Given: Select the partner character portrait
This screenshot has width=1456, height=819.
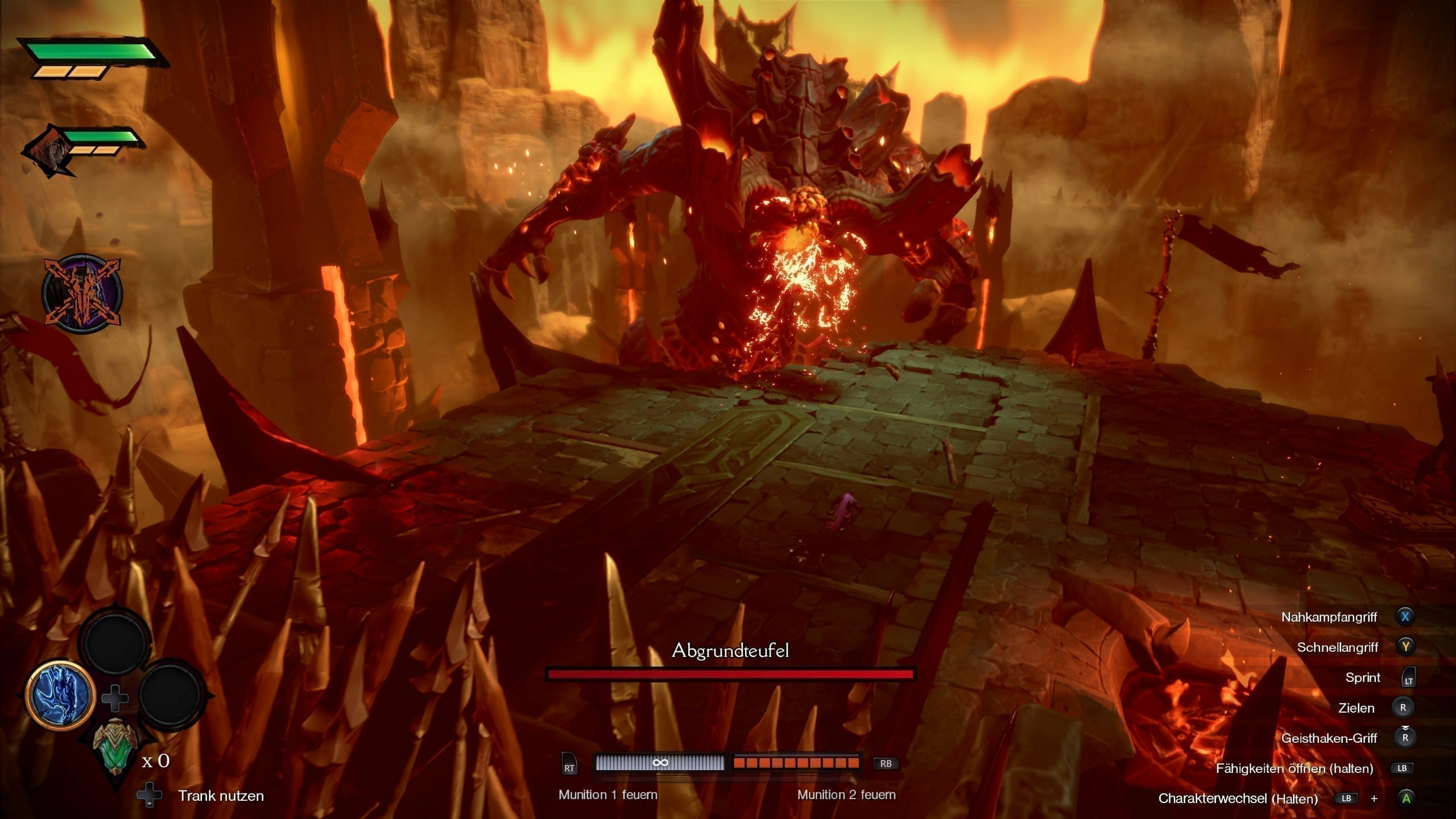Looking at the screenshot, I should [51, 151].
